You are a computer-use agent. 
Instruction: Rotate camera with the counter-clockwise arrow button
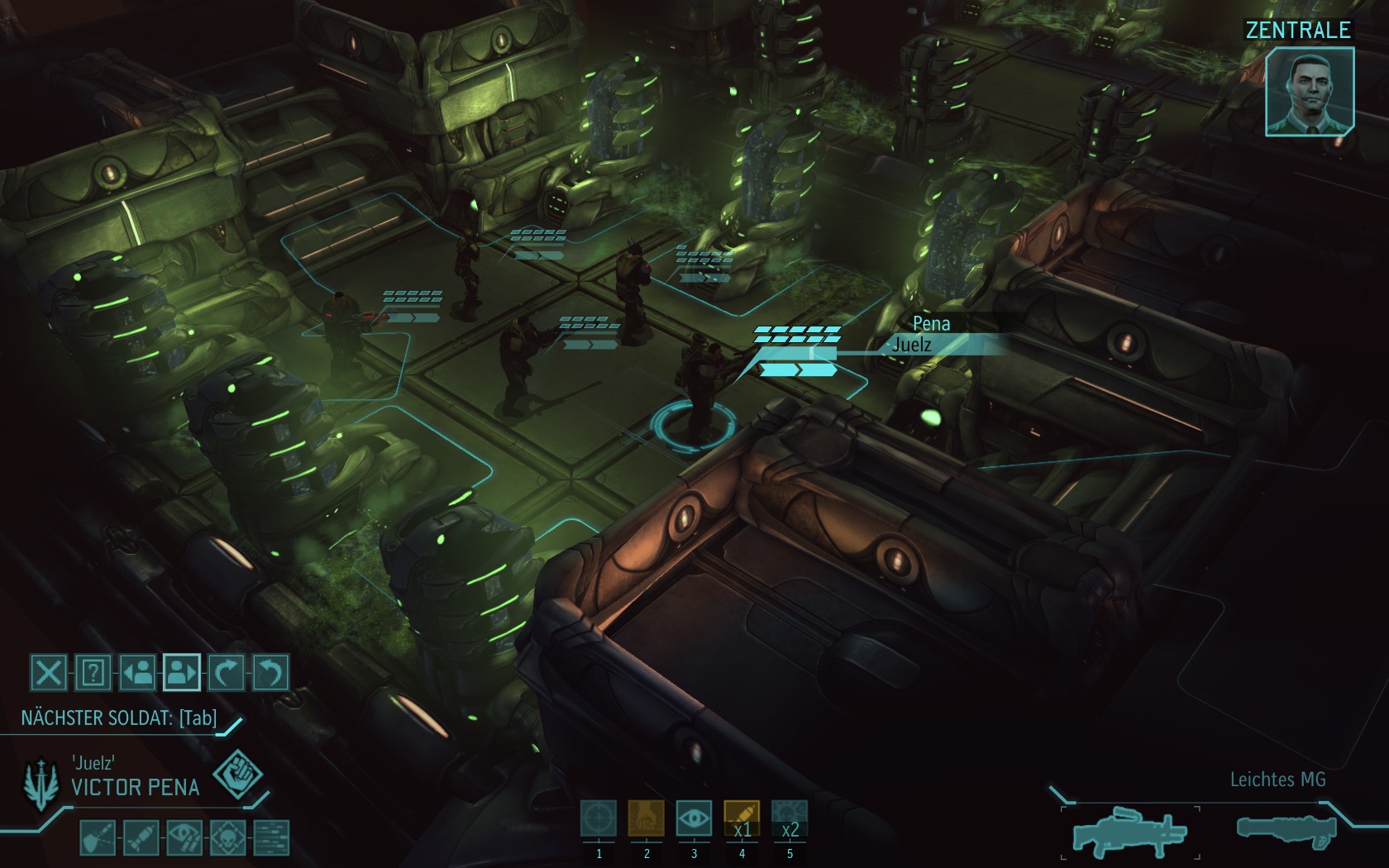click(x=270, y=672)
